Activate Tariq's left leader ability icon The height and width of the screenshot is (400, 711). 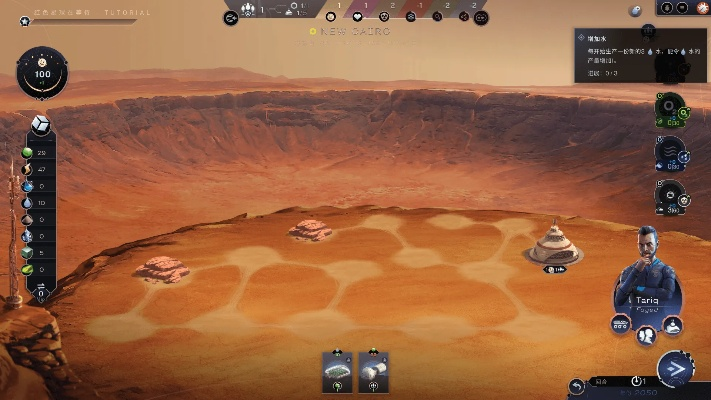click(x=621, y=323)
